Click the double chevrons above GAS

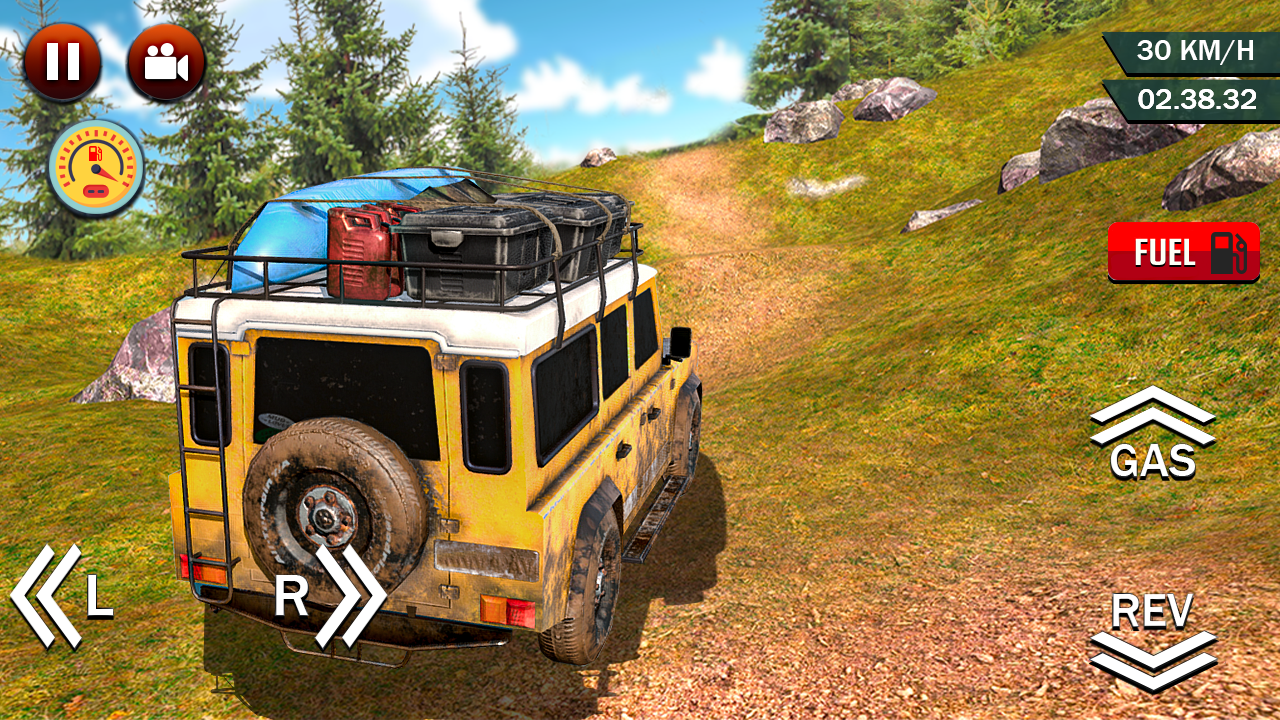click(x=1155, y=417)
